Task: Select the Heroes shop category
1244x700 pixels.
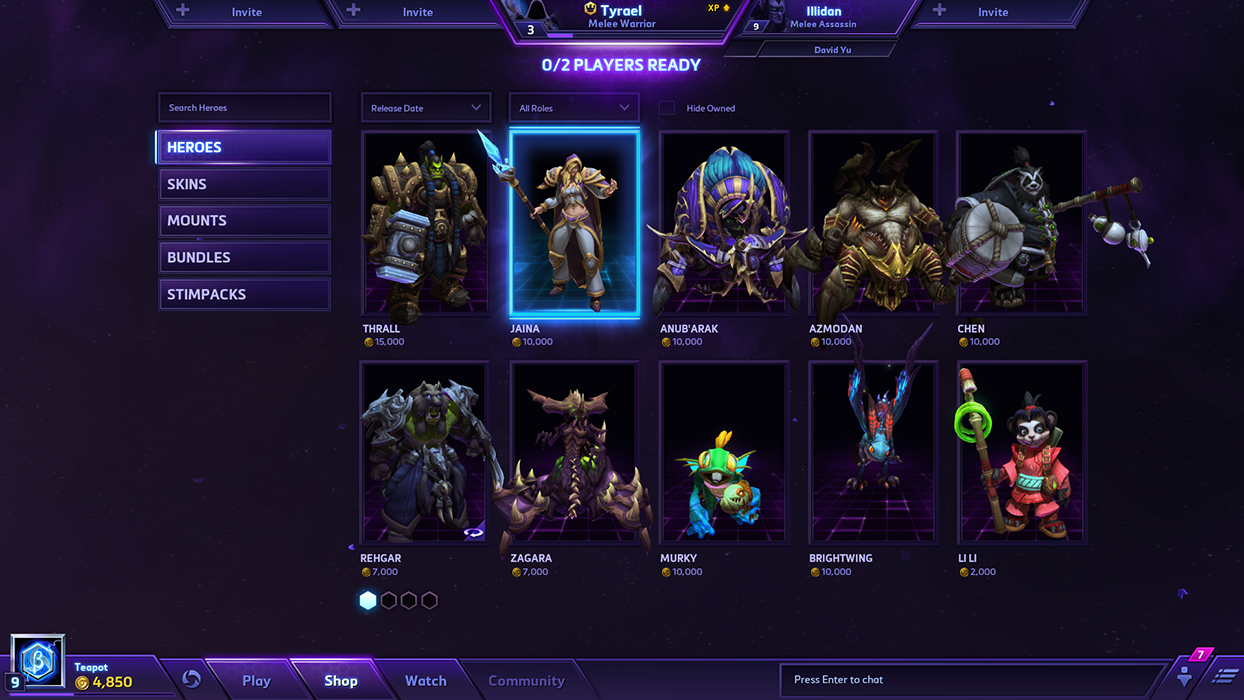Action: pos(244,147)
